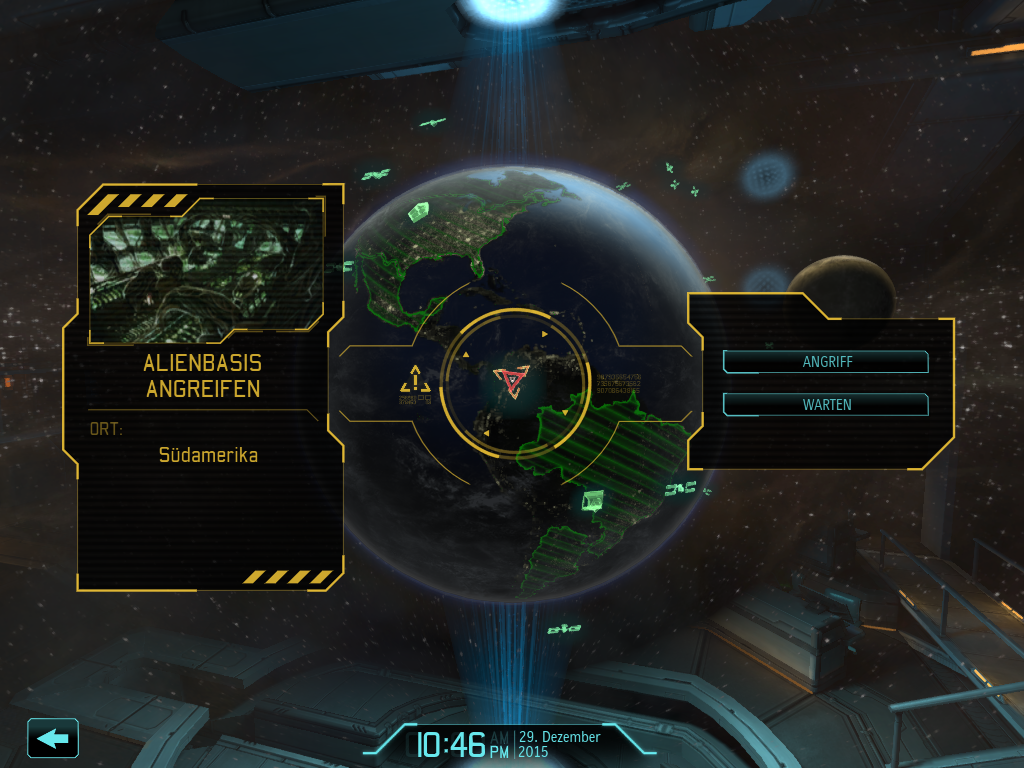Select the WARTEN button to wait
Screen dimensions: 1024x768
point(826,405)
